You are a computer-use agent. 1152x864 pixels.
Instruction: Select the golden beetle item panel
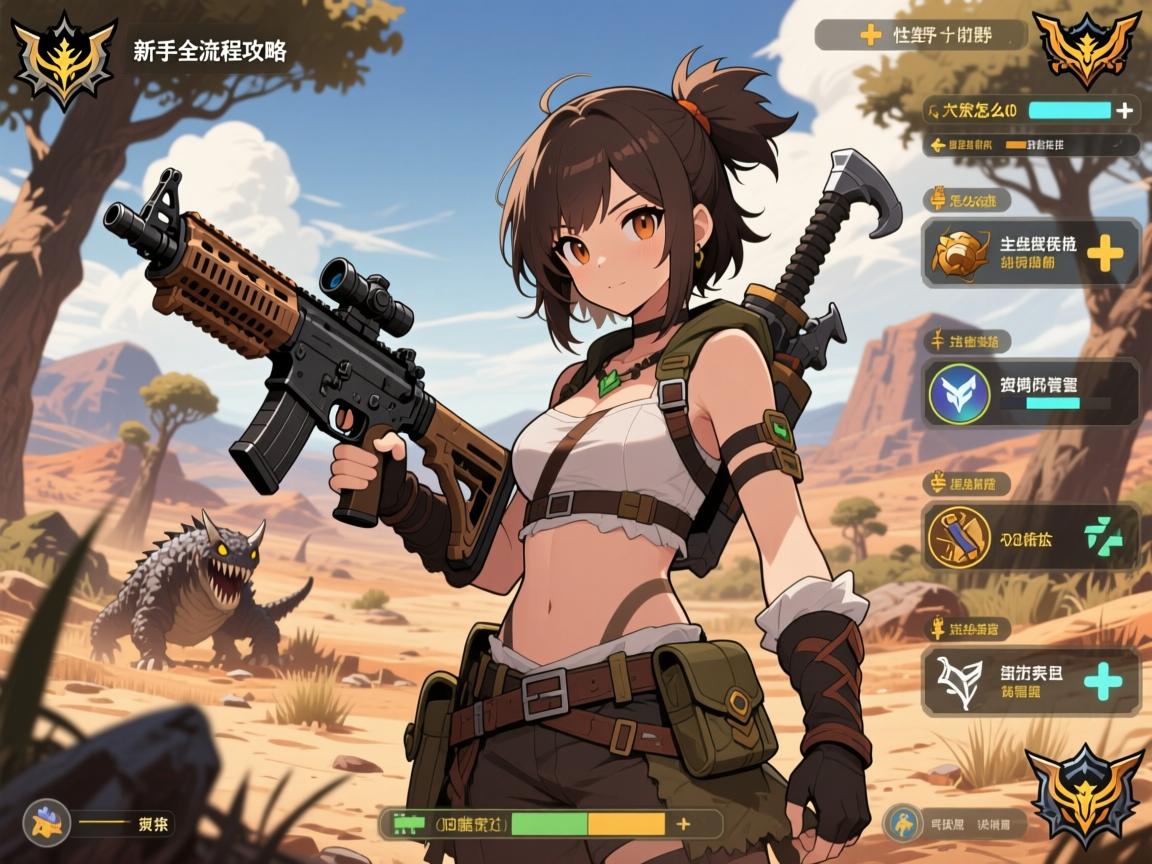(1030, 252)
